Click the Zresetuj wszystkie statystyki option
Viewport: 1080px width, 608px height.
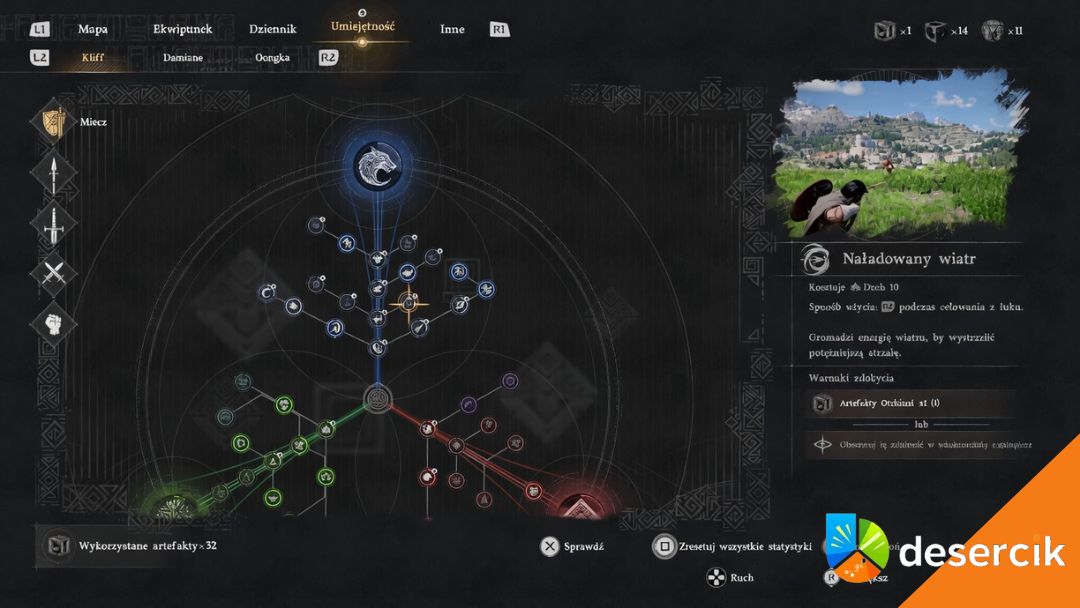(732, 546)
